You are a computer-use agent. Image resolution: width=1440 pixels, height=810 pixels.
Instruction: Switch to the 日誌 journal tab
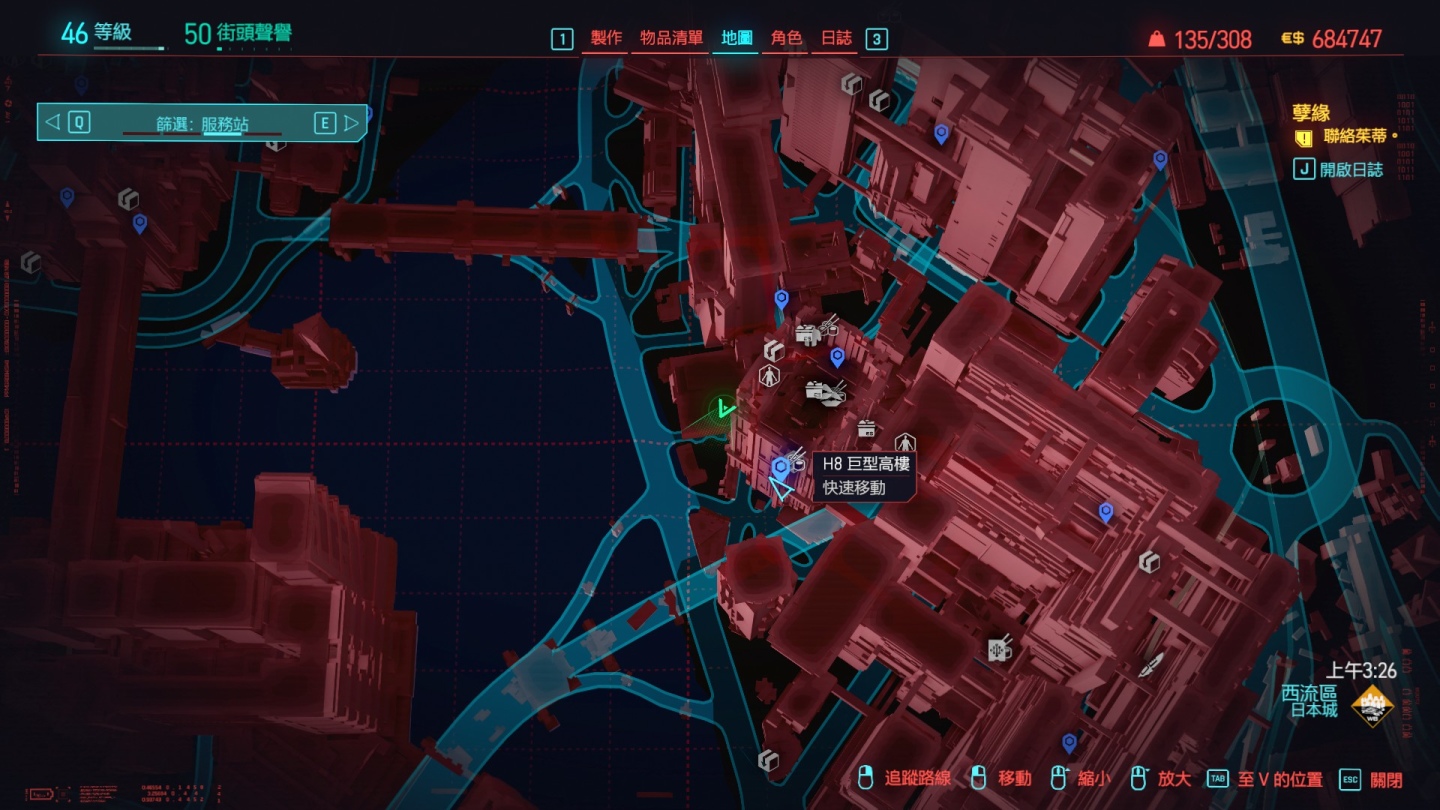[836, 38]
